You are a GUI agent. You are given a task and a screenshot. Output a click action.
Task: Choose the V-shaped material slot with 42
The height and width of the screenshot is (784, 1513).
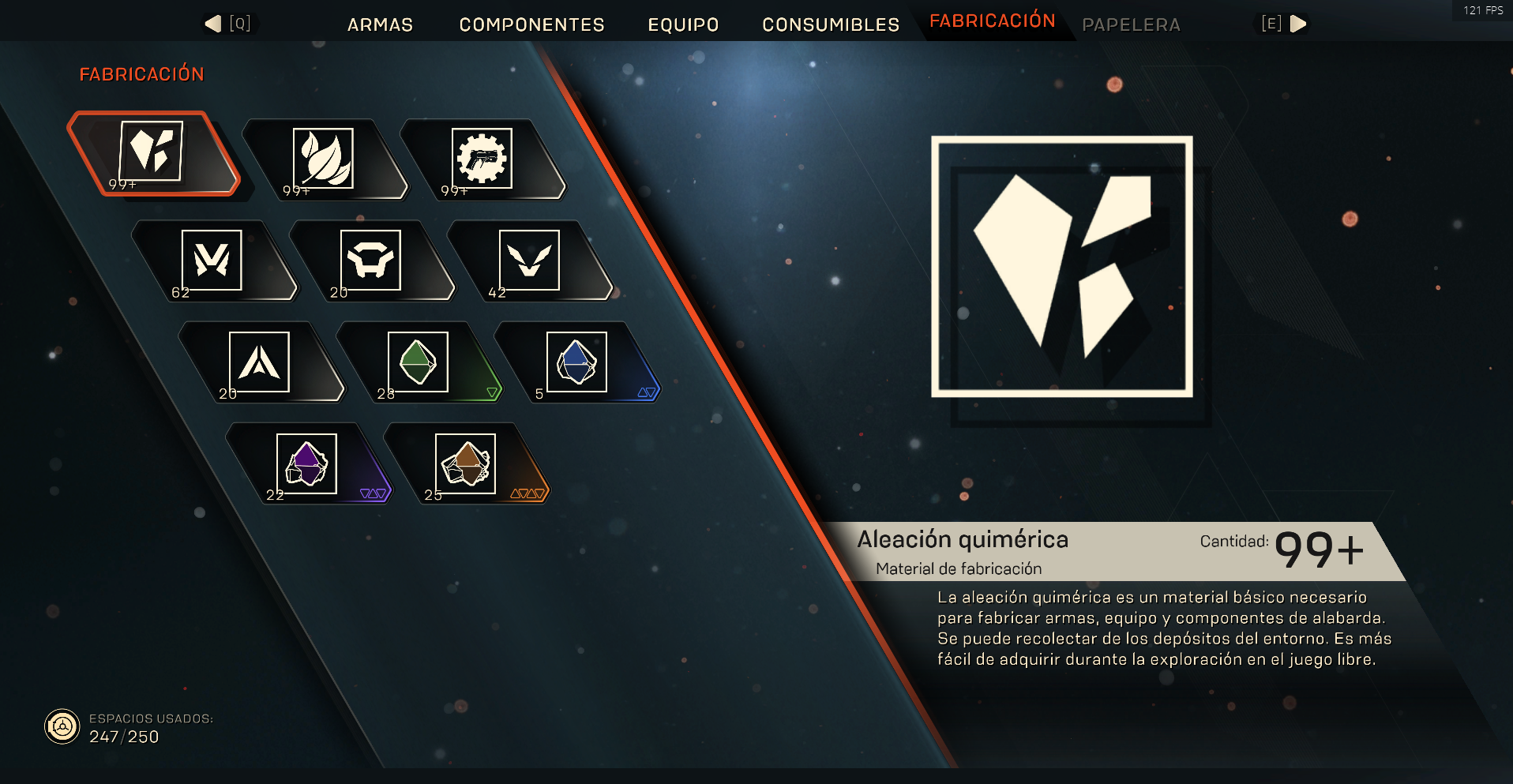(530, 261)
